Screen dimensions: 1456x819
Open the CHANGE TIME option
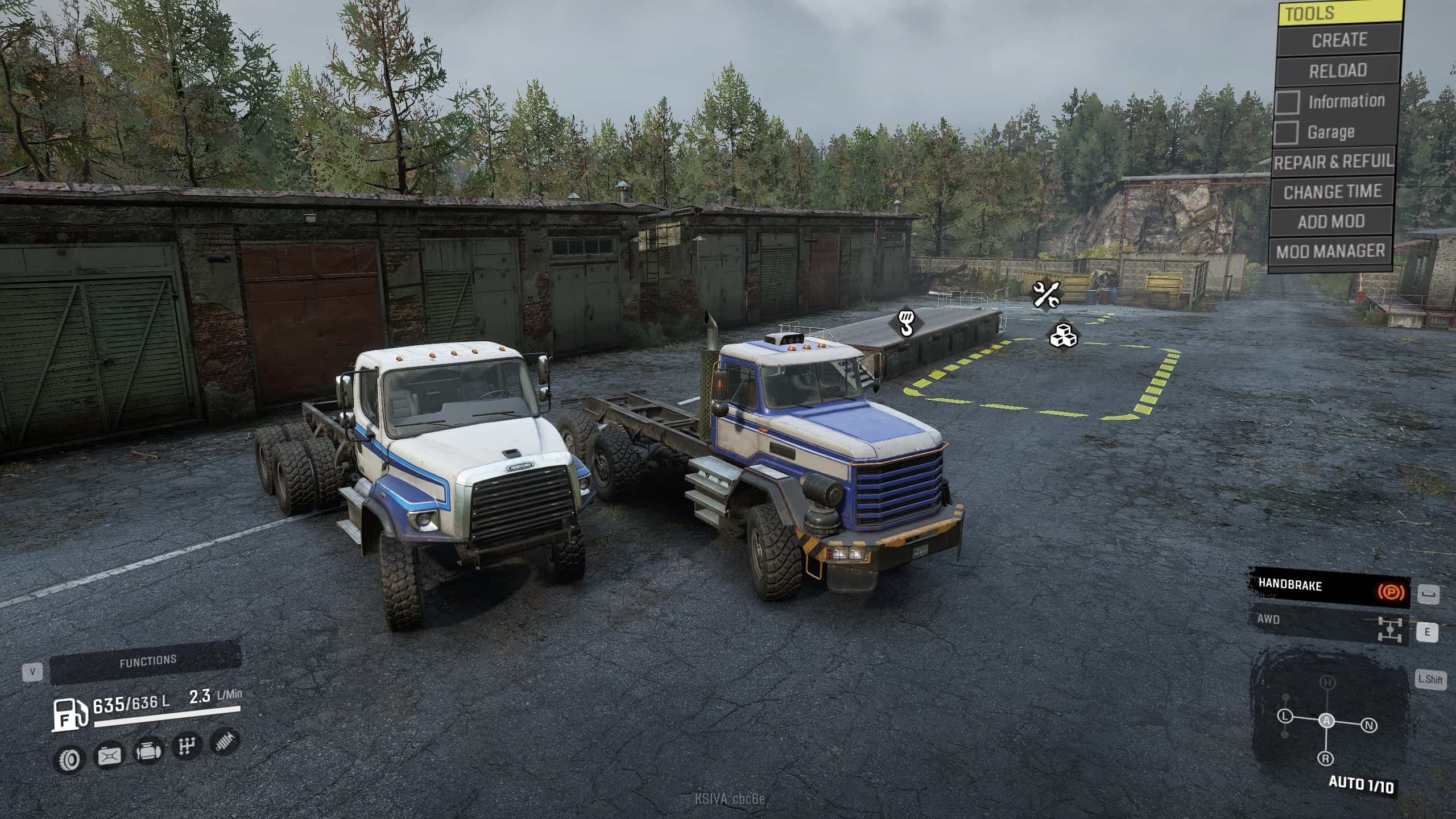tap(1332, 192)
